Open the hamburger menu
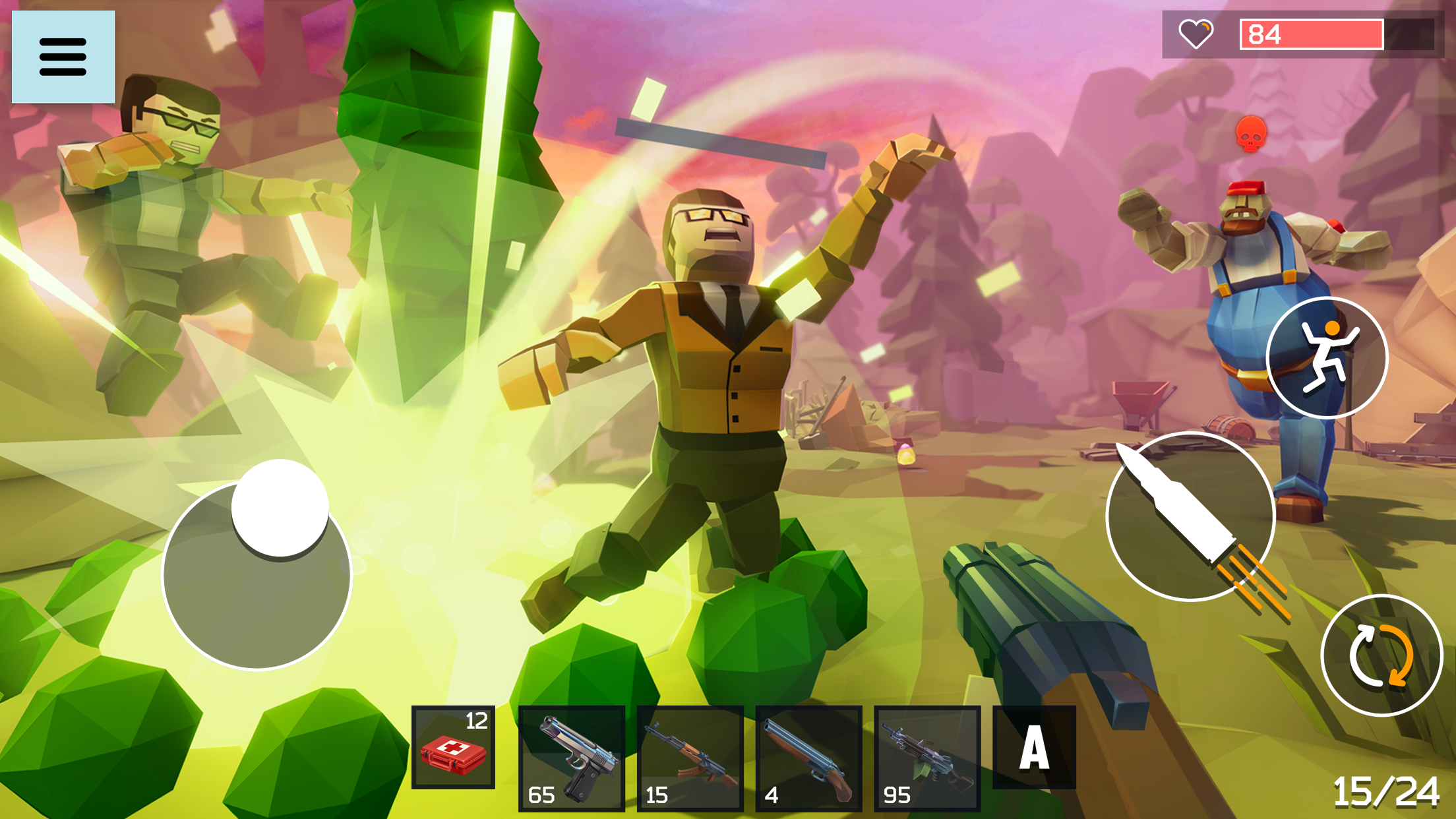1456x819 pixels. (x=63, y=55)
